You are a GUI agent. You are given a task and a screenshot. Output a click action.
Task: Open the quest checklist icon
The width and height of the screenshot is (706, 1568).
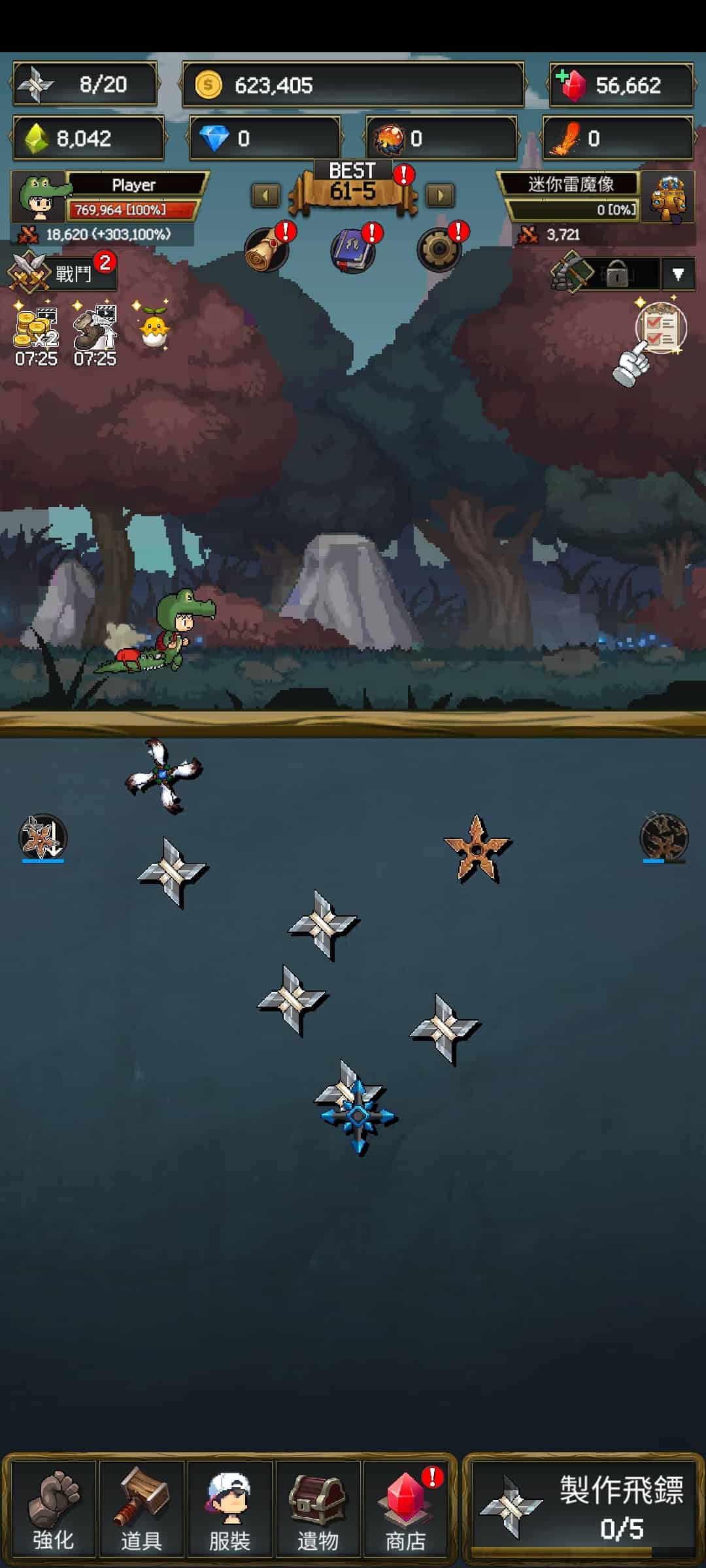click(x=660, y=328)
